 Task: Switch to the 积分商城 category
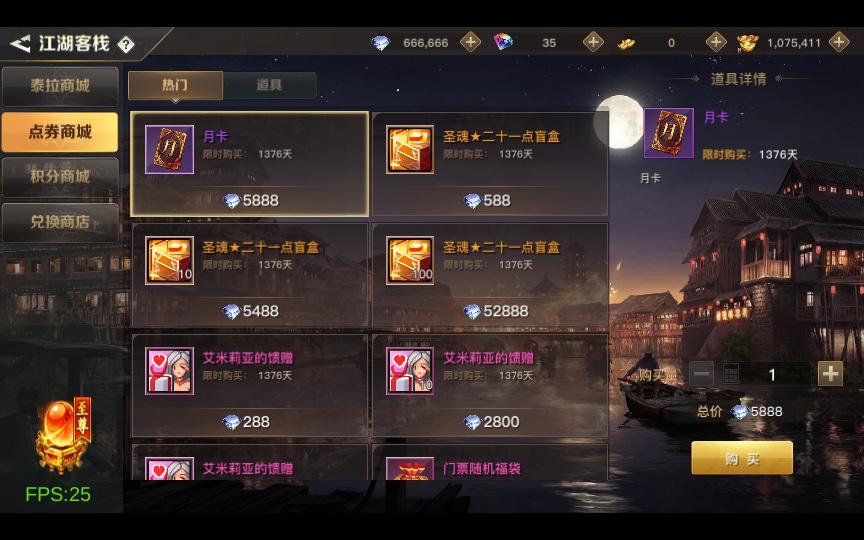pos(60,177)
